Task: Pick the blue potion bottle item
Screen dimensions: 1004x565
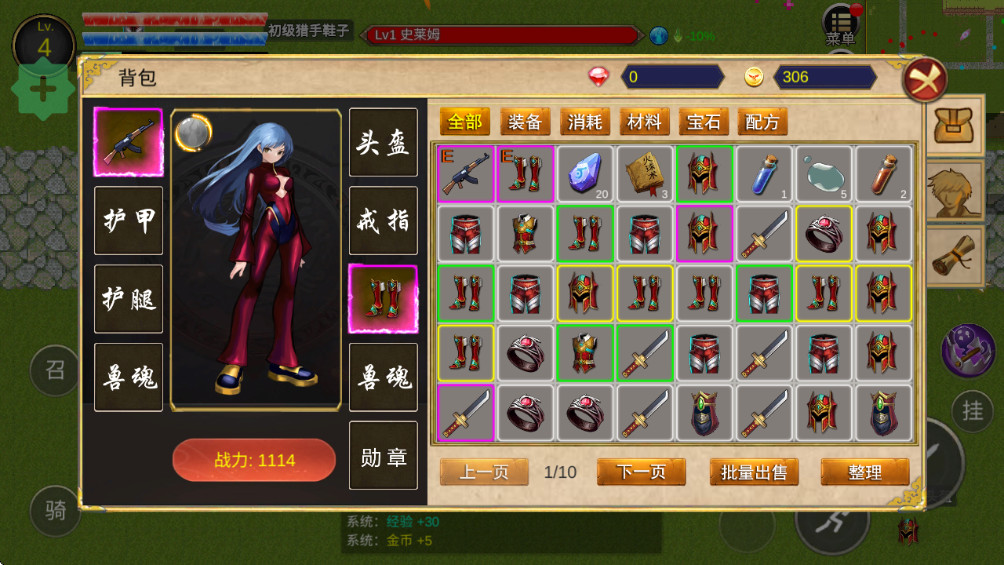Action: [764, 174]
